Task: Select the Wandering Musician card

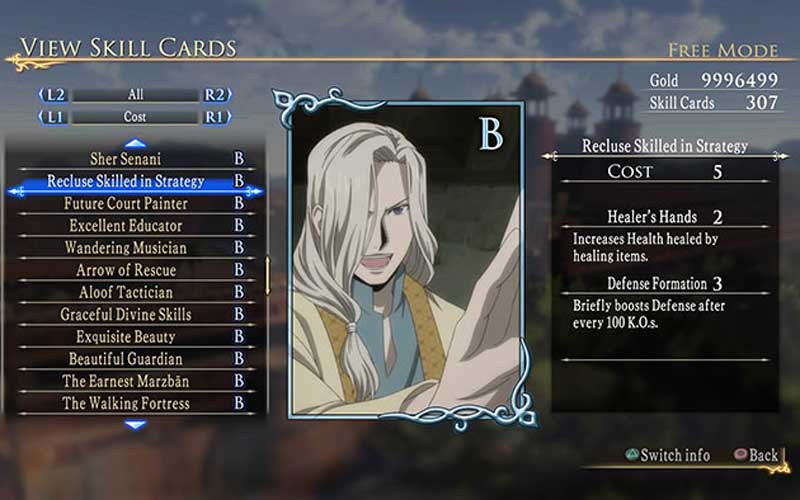Action: (126, 248)
